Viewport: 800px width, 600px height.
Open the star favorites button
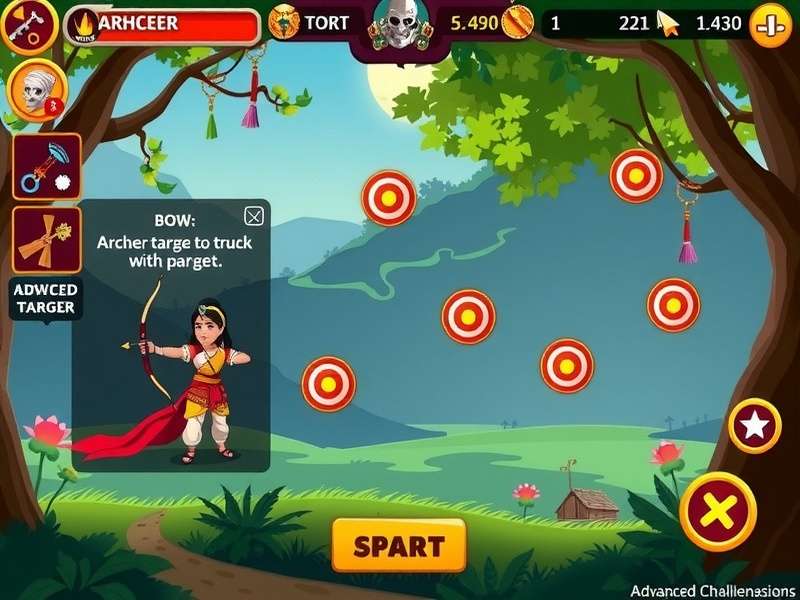coord(755,426)
